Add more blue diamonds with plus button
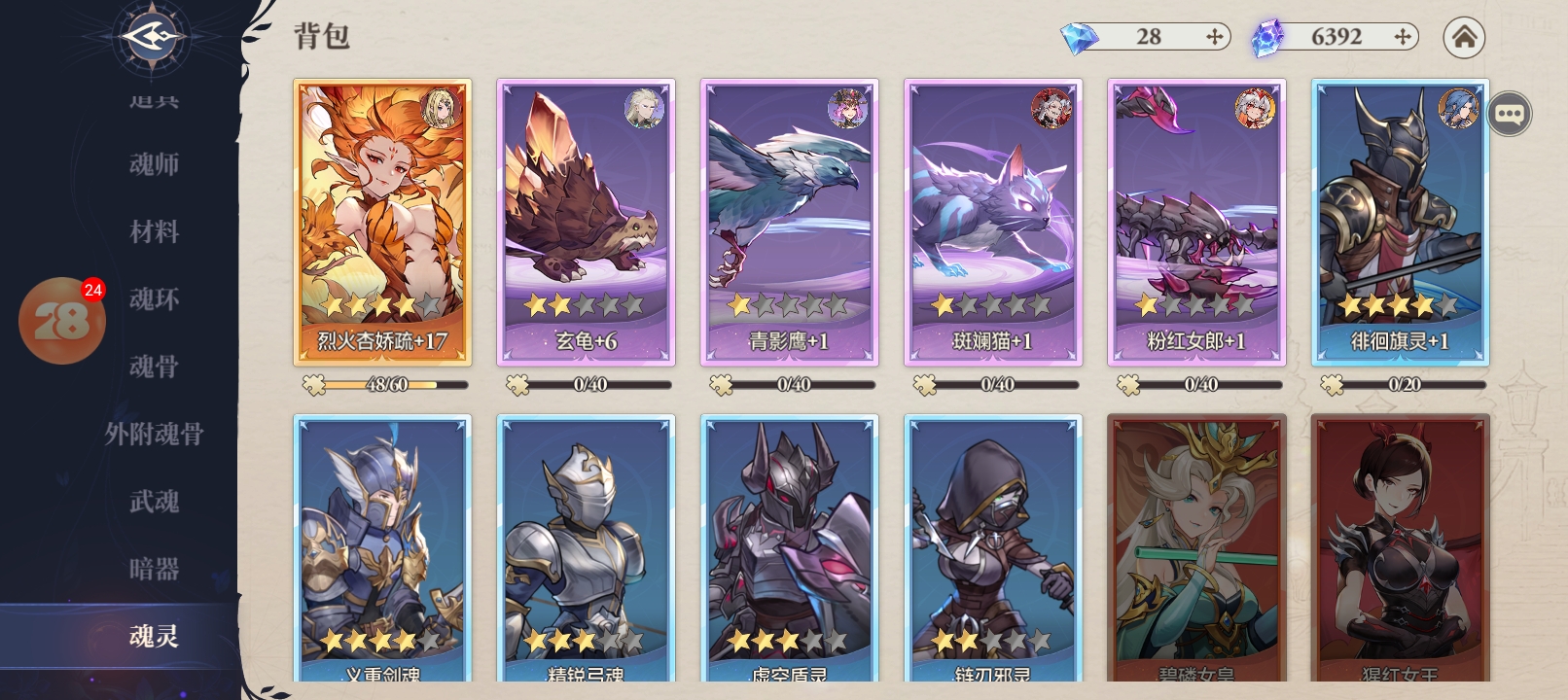This screenshot has height=700, width=1568. [1214, 37]
